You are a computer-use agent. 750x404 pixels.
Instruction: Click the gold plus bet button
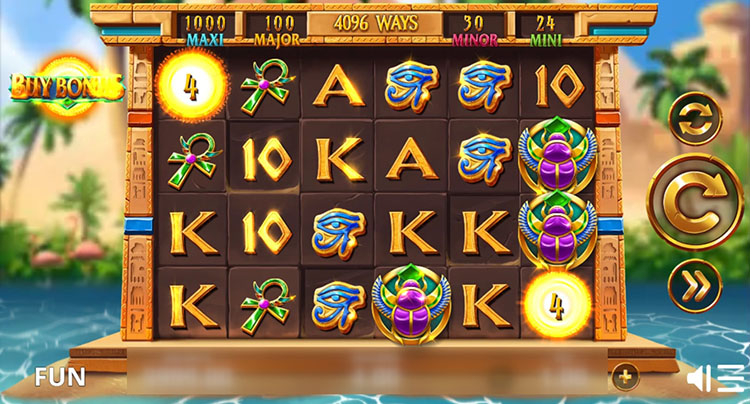pos(625,377)
